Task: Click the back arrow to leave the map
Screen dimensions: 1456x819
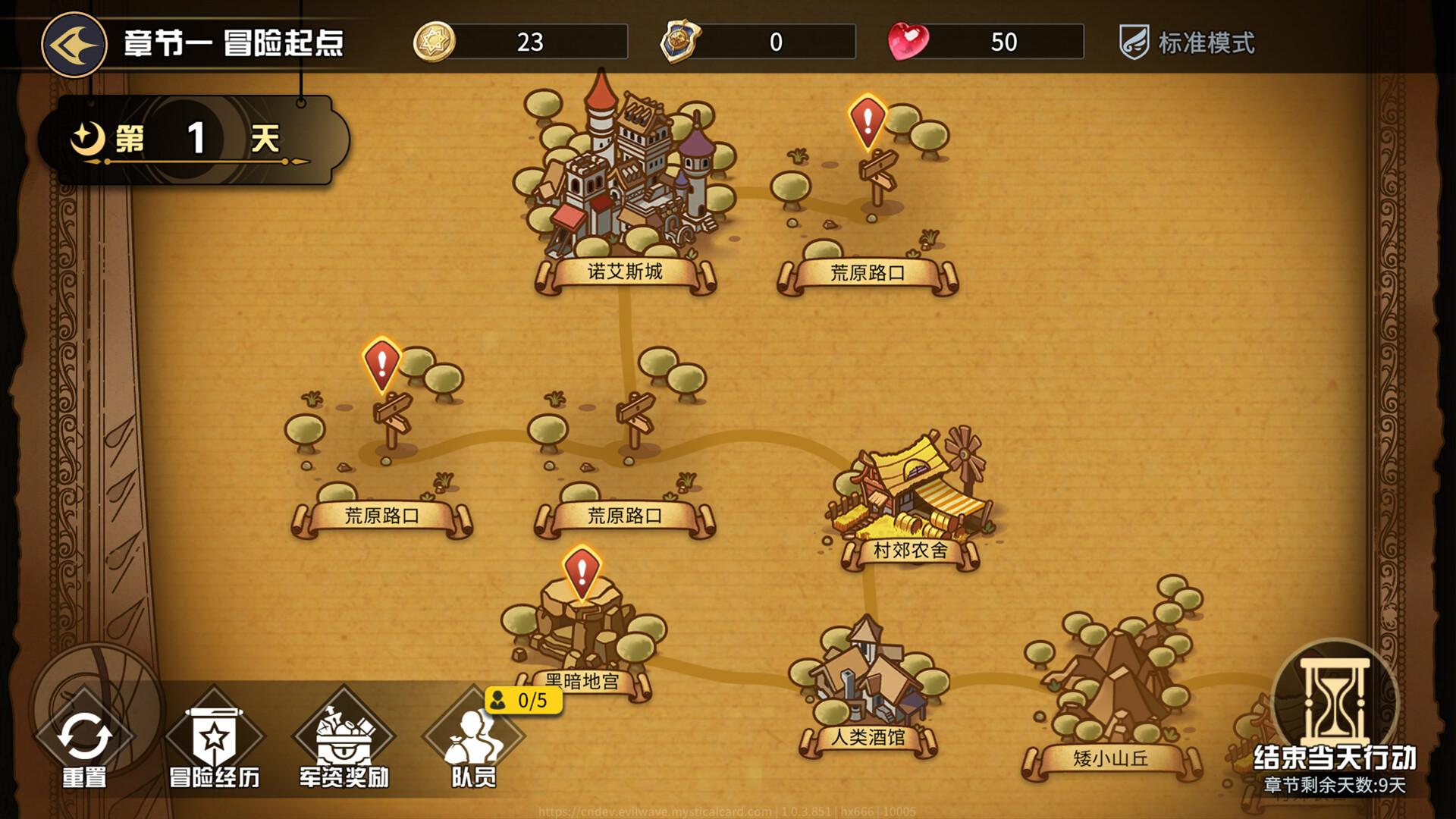Action: pyautogui.click(x=74, y=44)
